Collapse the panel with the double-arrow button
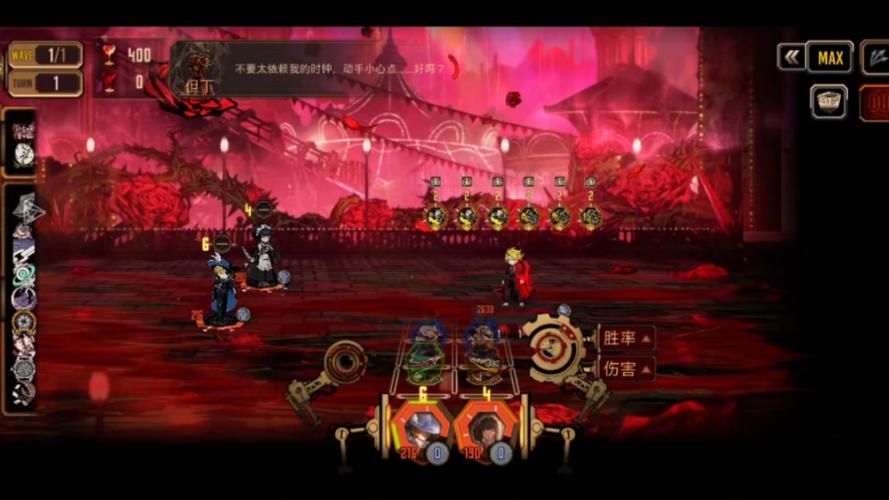 pyautogui.click(x=791, y=57)
